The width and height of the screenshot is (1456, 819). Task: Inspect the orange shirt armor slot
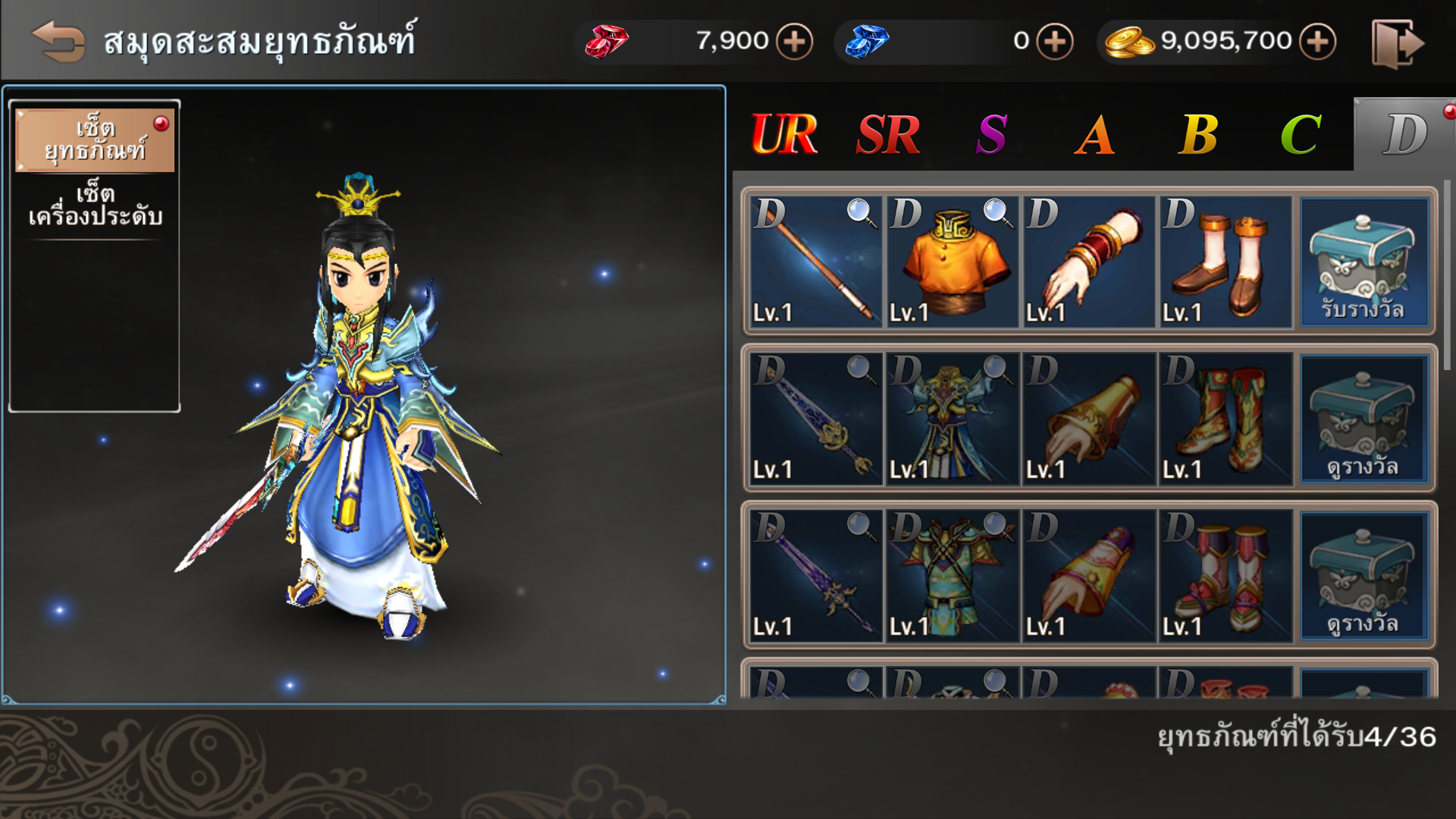952,262
